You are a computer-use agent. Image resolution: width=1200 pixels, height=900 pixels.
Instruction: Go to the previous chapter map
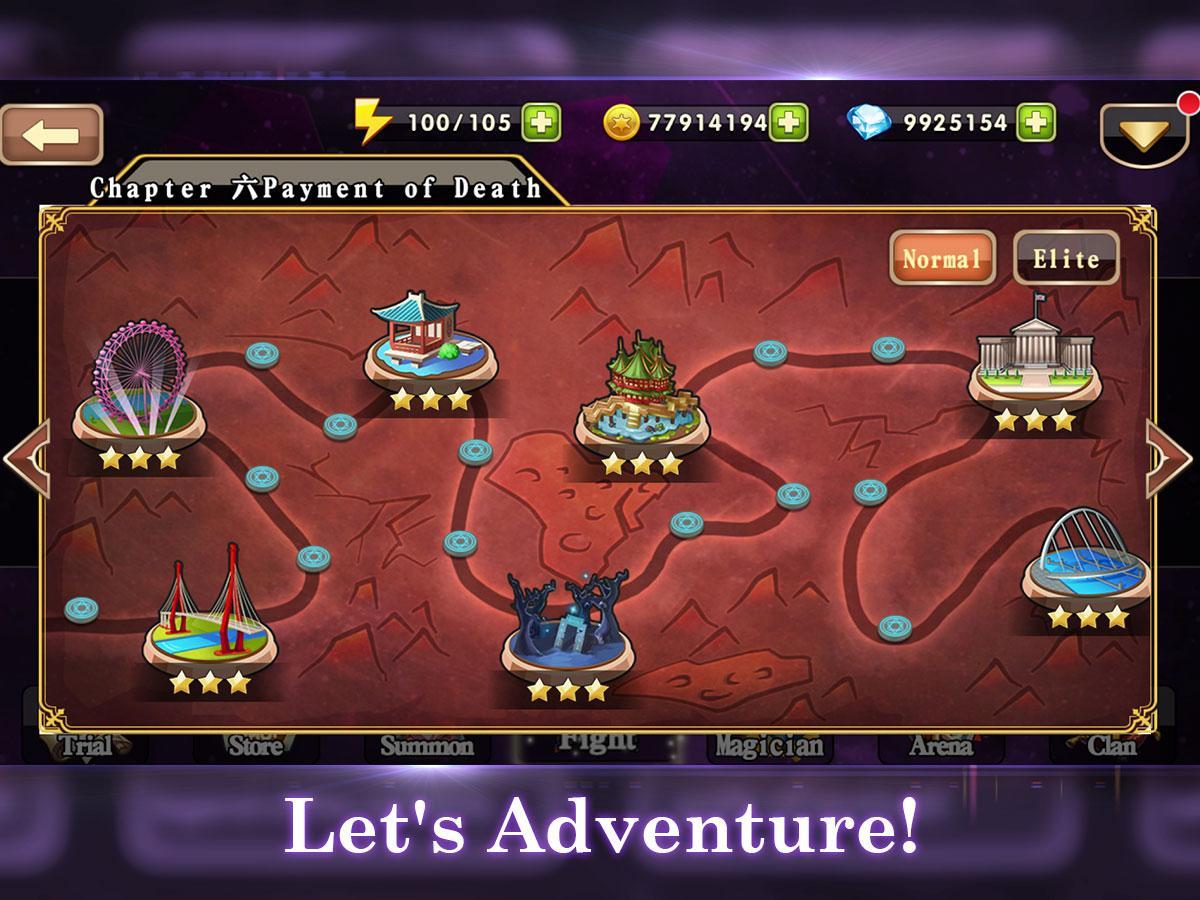click(x=25, y=458)
